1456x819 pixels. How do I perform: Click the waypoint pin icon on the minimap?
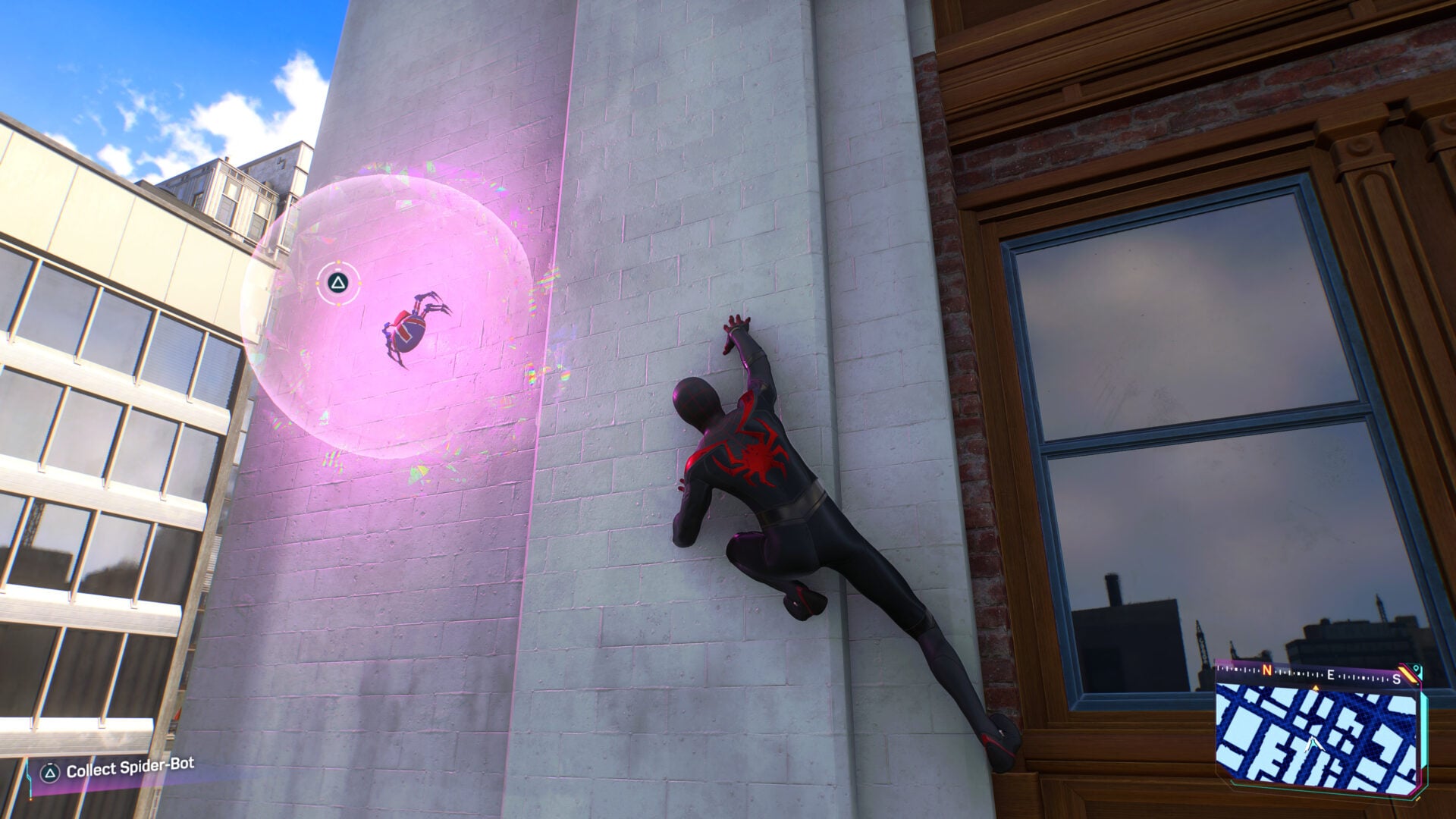1416,669
